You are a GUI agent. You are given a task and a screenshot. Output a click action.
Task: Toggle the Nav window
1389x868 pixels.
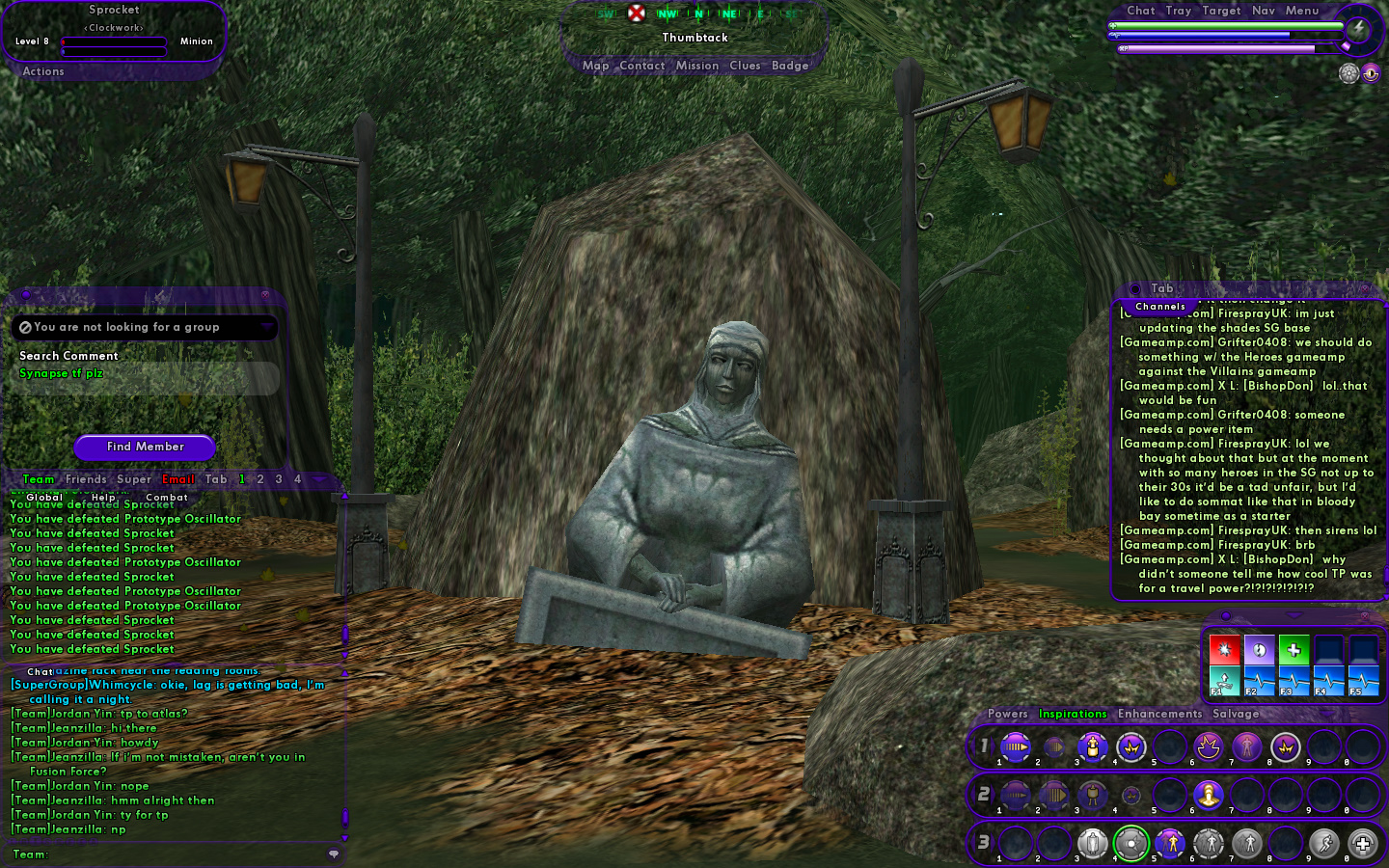tap(1264, 11)
